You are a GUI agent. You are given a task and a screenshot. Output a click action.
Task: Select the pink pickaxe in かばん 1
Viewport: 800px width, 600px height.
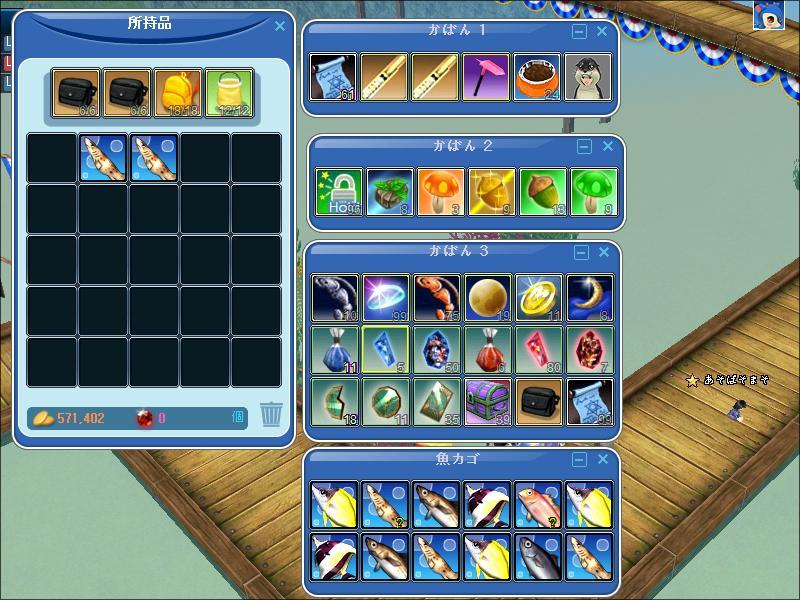coord(487,77)
